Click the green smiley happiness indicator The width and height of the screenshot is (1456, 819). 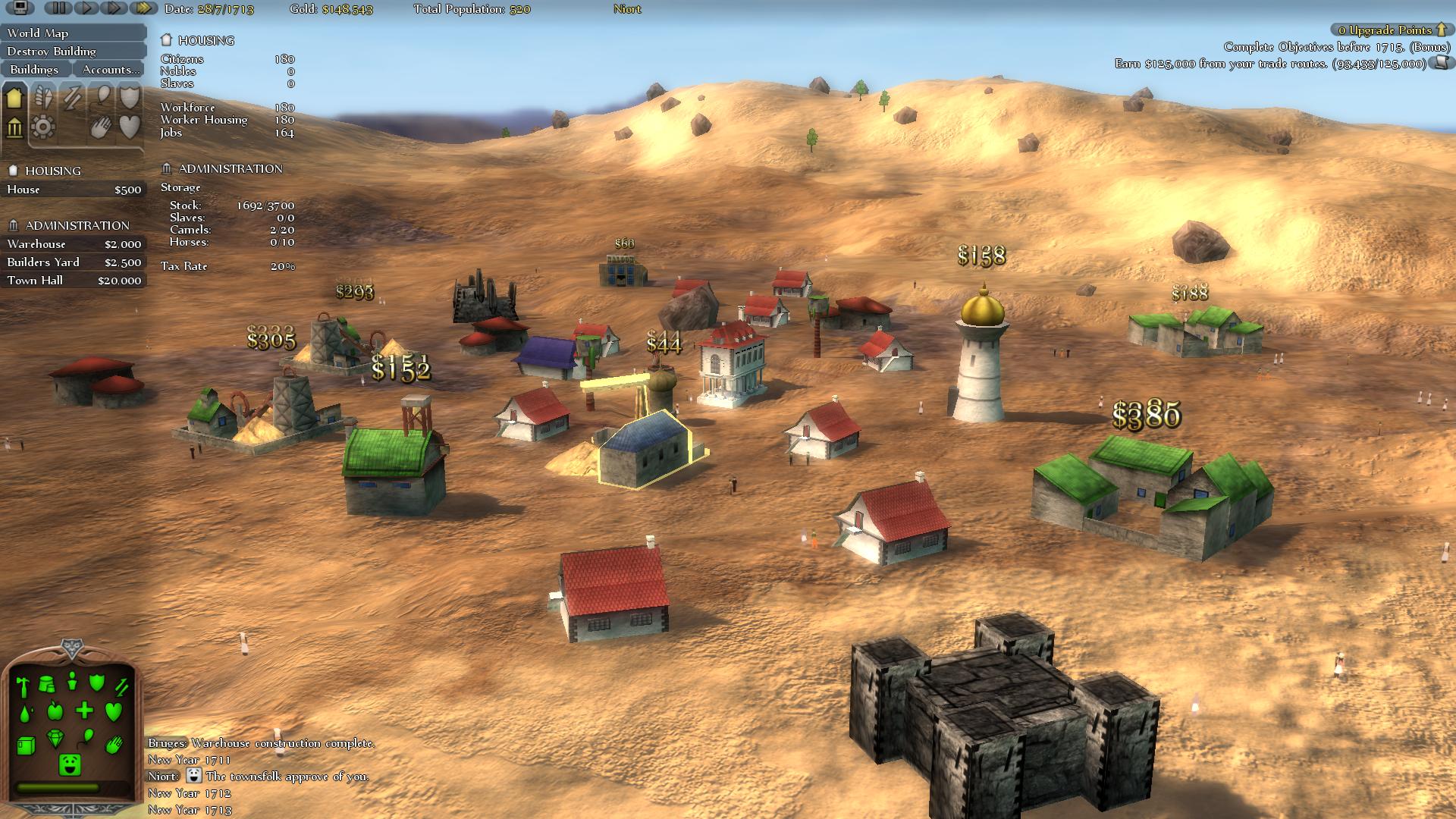(x=70, y=764)
